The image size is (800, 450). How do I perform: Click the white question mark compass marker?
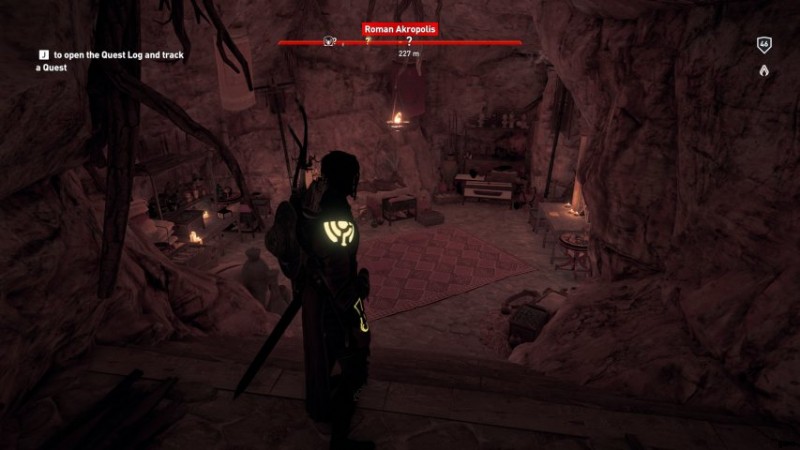pos(409,42)
